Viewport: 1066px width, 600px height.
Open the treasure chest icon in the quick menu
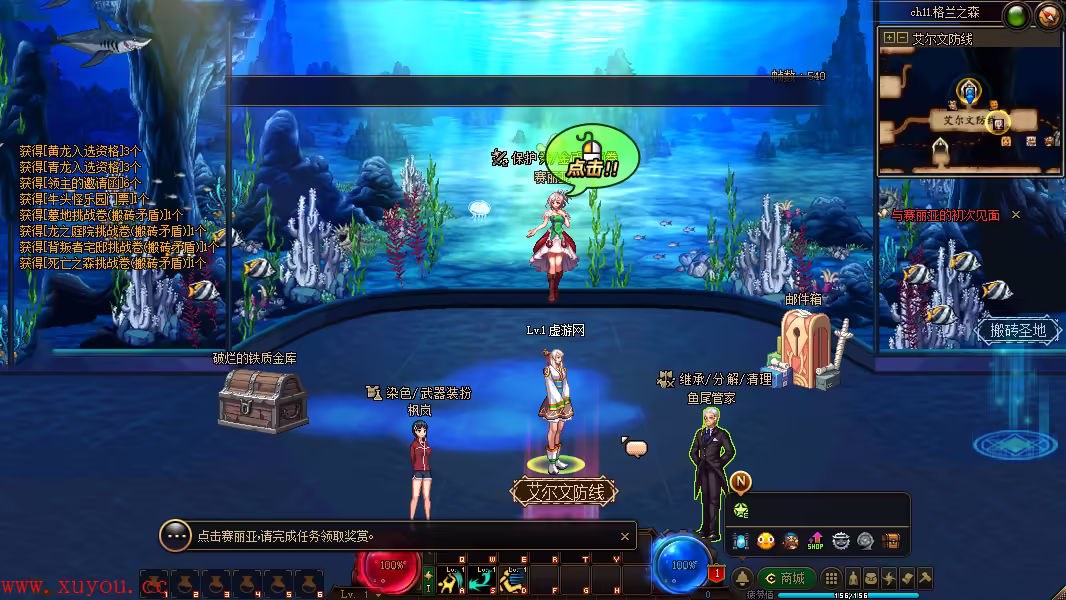(890, 541)
